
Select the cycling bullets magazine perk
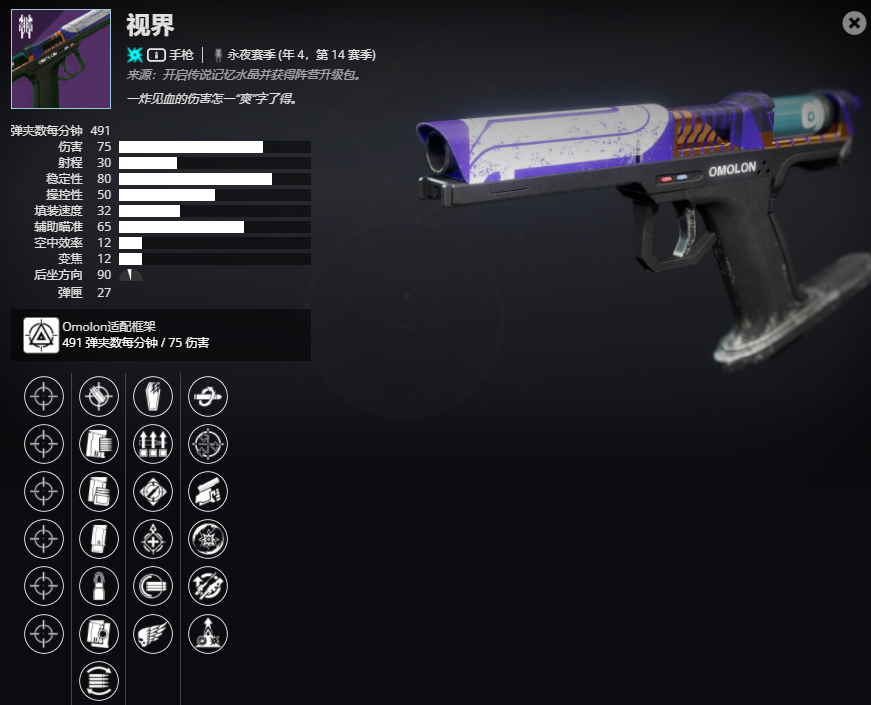click(x=99, y=681)
